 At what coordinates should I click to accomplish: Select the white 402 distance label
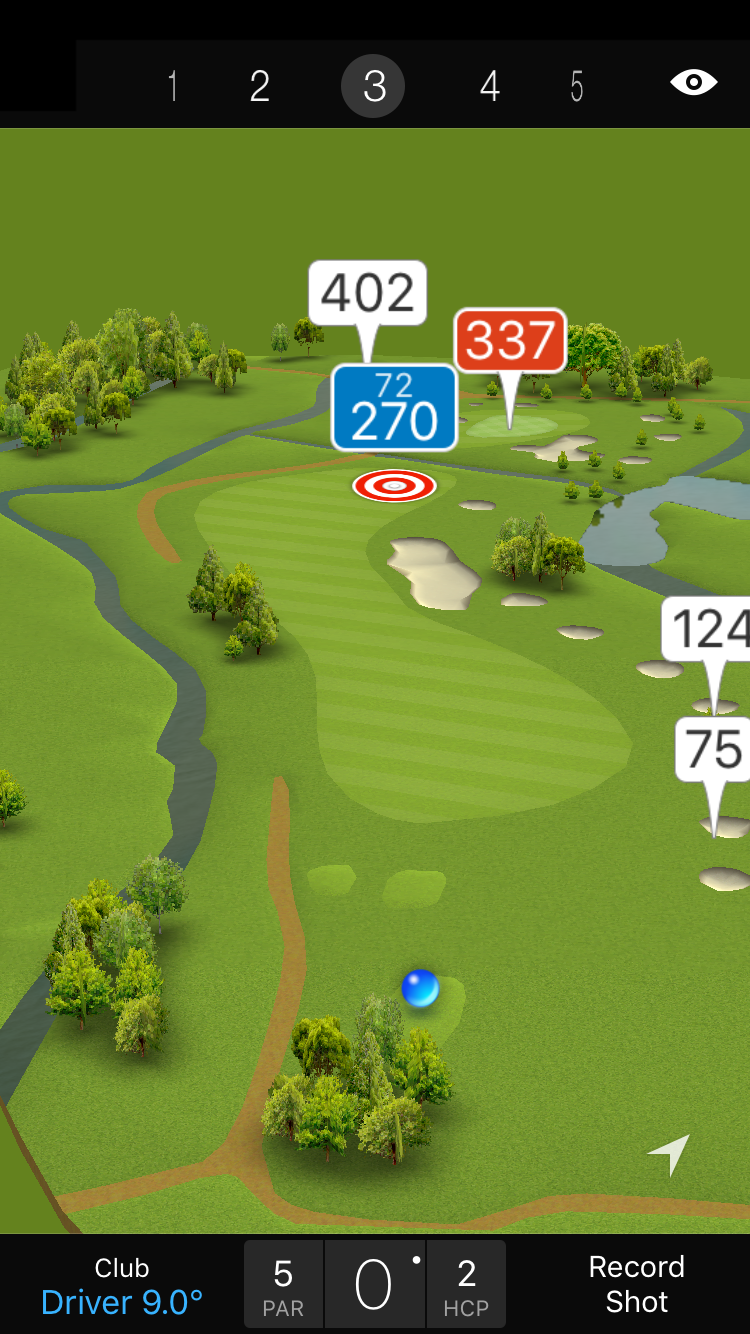click(368, 293)
